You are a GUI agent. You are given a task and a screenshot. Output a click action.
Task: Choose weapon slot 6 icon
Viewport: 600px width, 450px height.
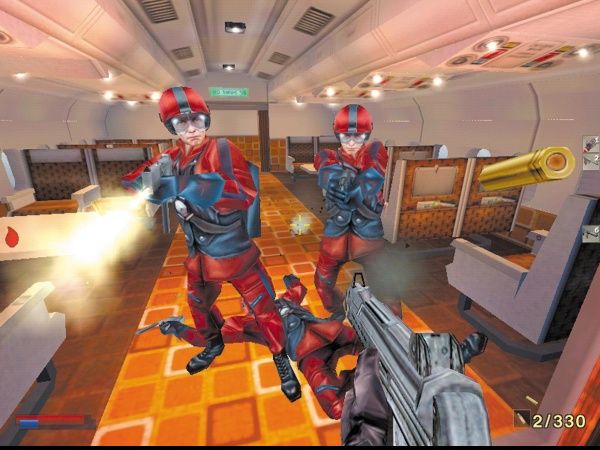click(590, 233)
